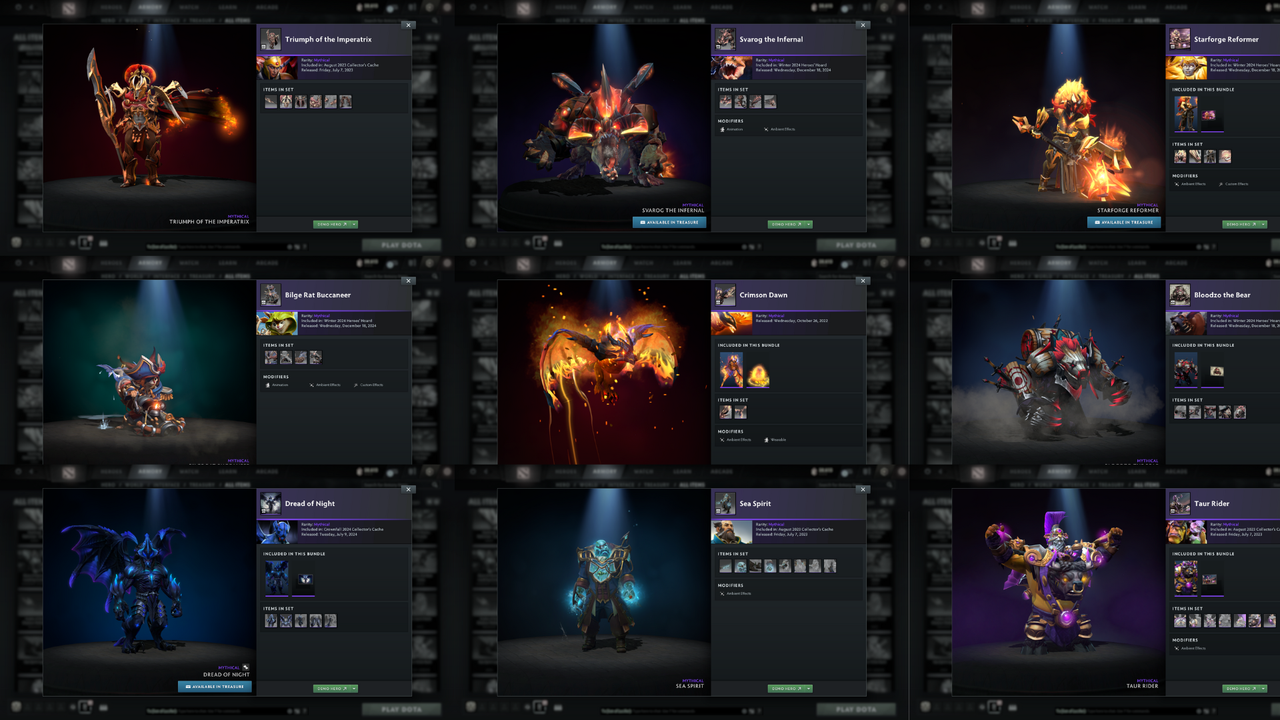Toggle the Wearable modifier on Crimson Dawn
Viewport: 1280px width, 720px height.
click(766, 439)
